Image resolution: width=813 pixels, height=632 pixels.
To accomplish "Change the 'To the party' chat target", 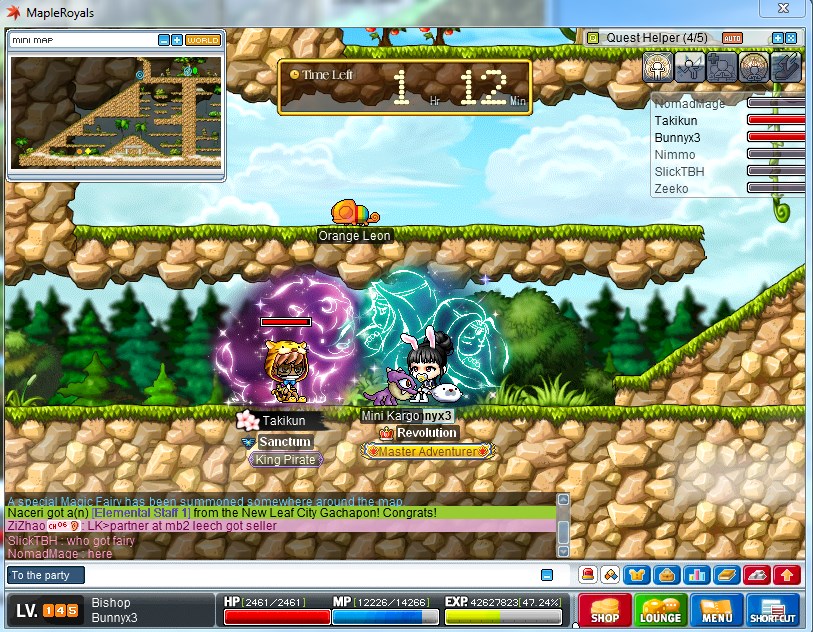I will (46, 575).
